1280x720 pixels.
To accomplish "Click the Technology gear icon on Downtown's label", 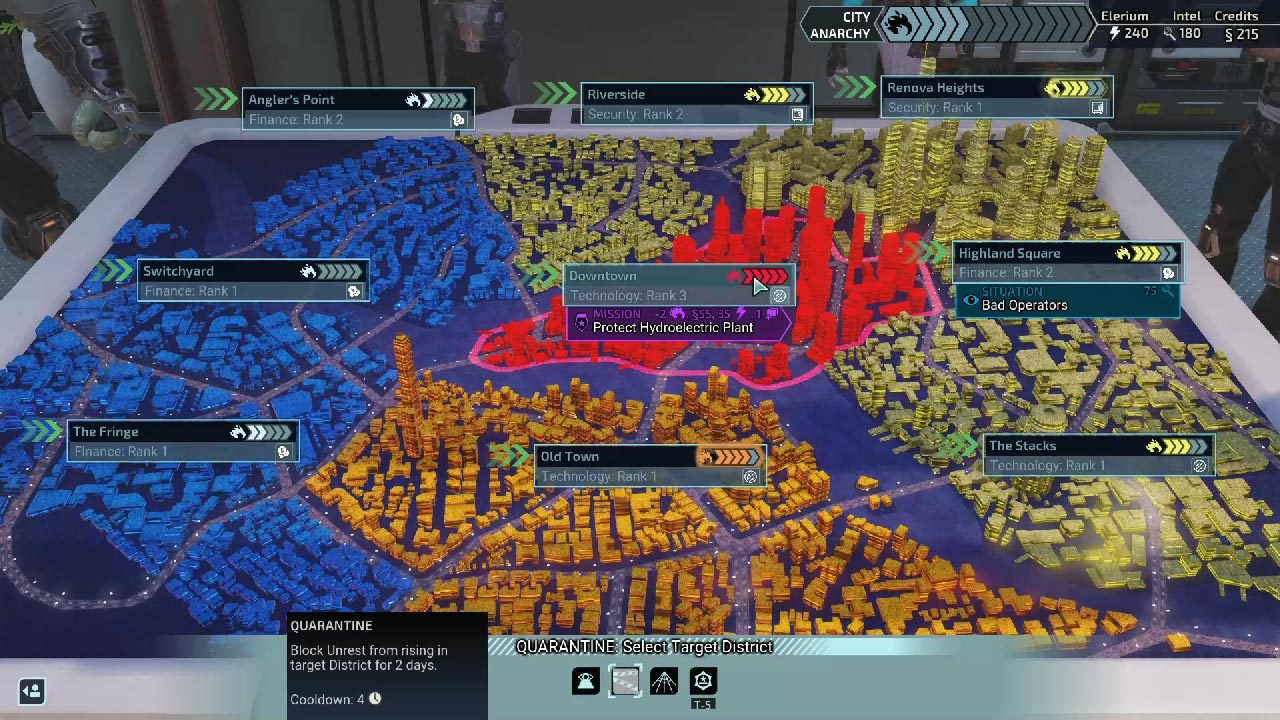I will [780, 296].
